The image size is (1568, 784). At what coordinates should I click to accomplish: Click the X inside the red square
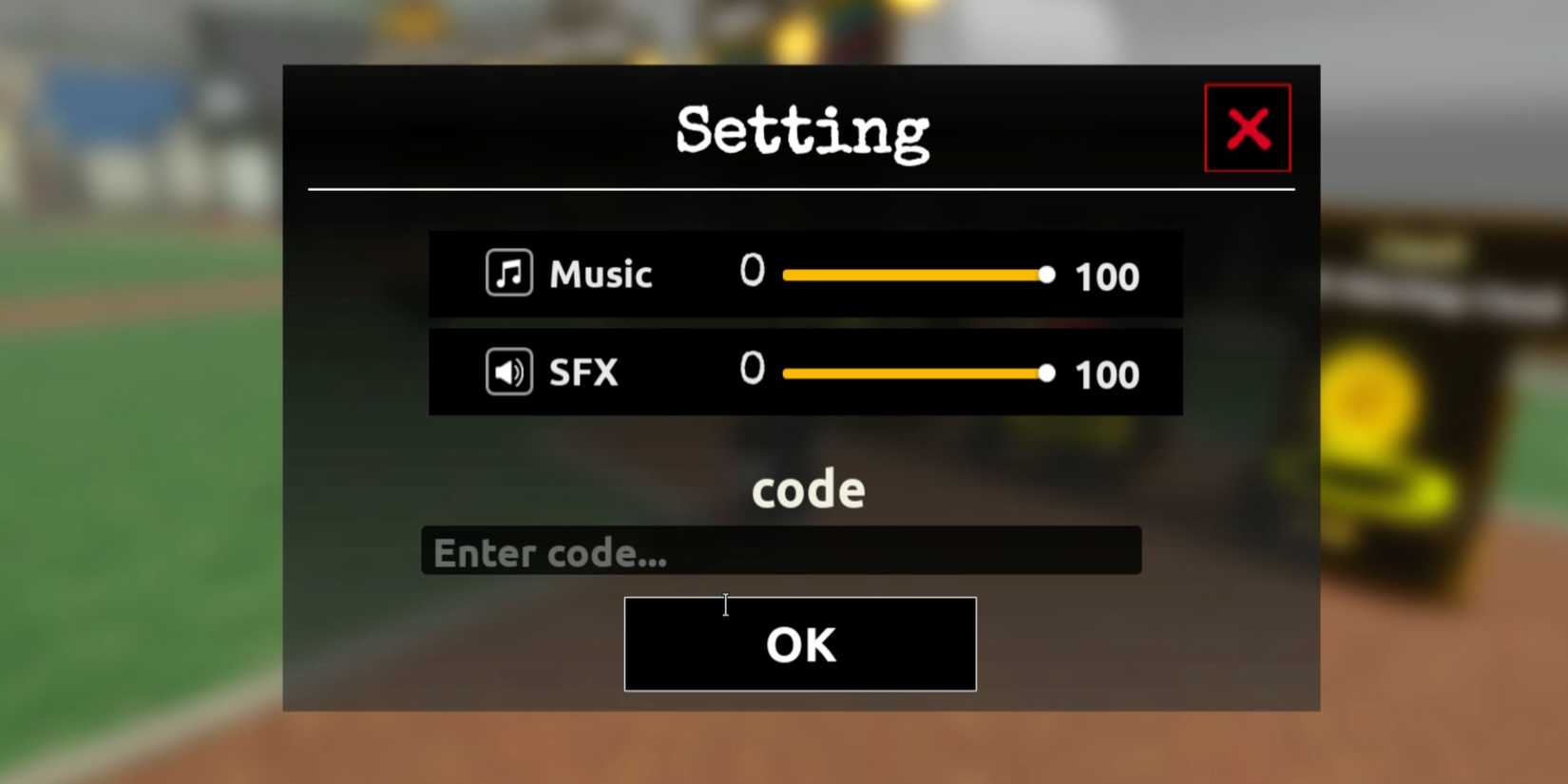coord(1247,128)
